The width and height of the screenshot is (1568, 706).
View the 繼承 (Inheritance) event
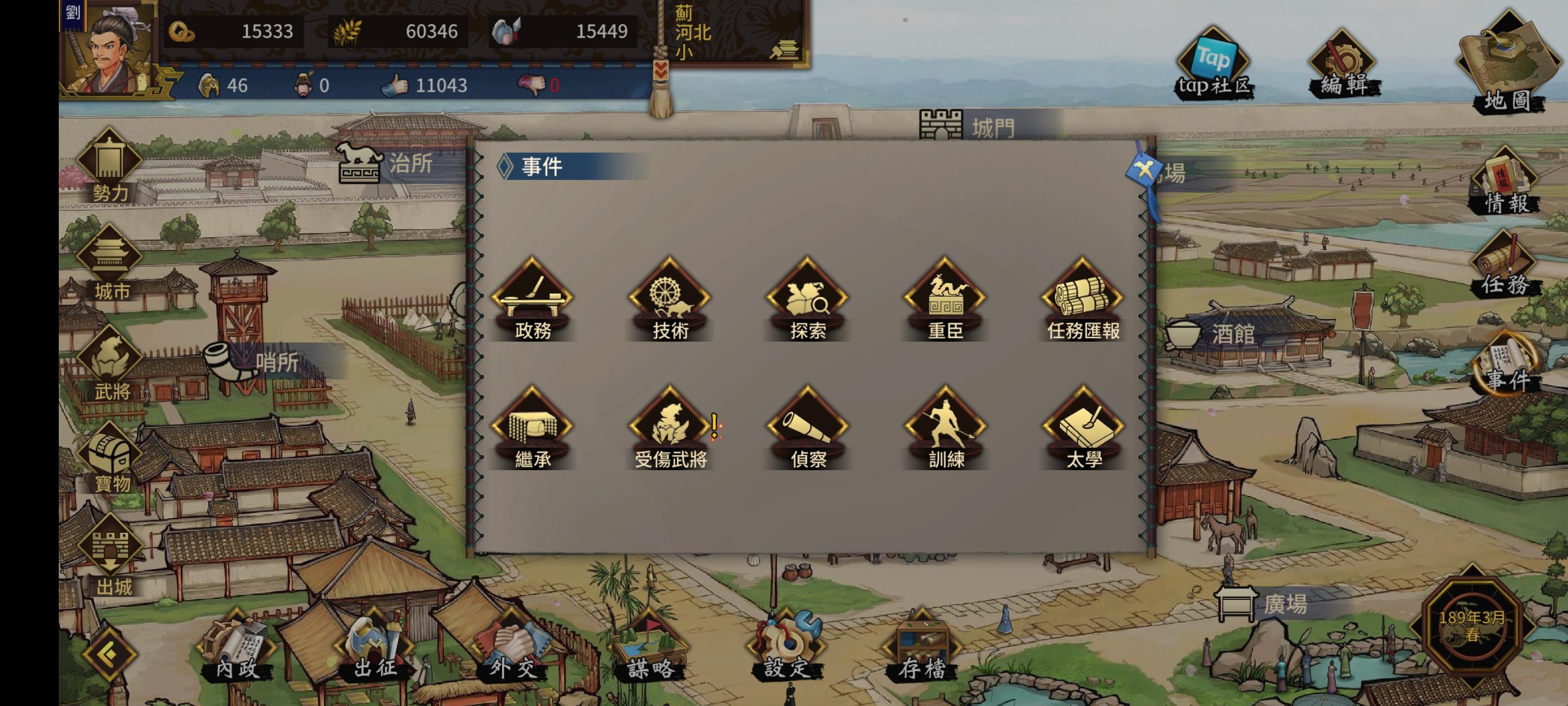point(535,429)
